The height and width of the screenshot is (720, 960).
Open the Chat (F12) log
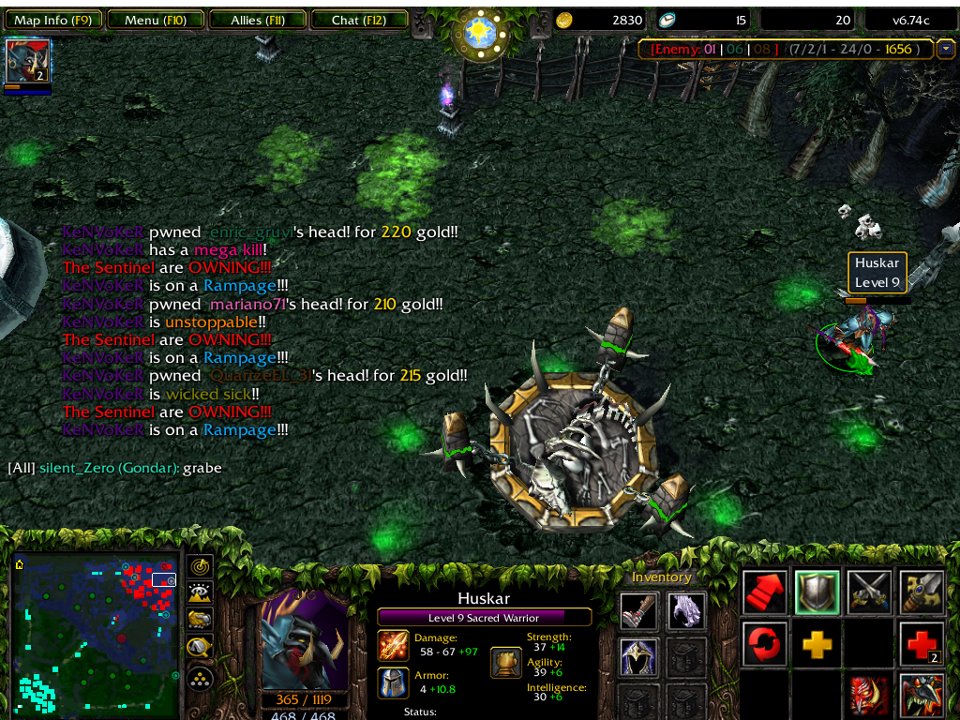pyautogui.click(x=359, y=20)
